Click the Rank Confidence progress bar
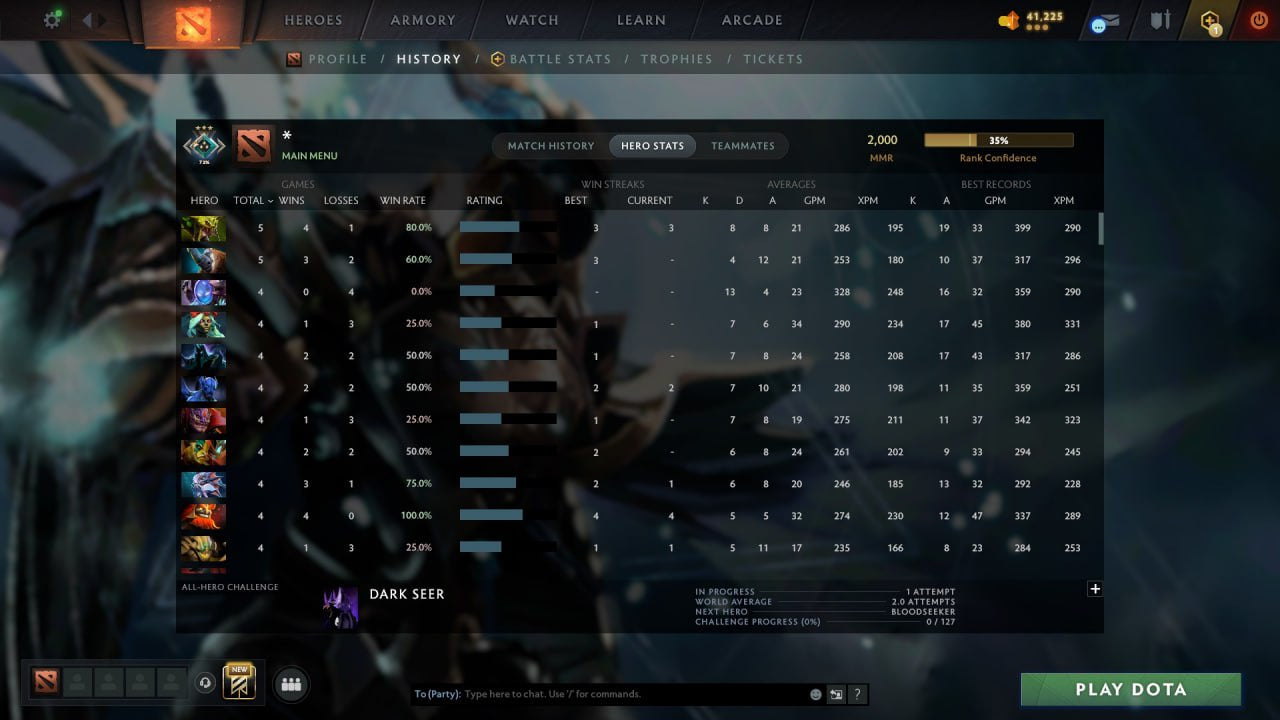This screenshot has width=1280, height=720. (999, 140)
